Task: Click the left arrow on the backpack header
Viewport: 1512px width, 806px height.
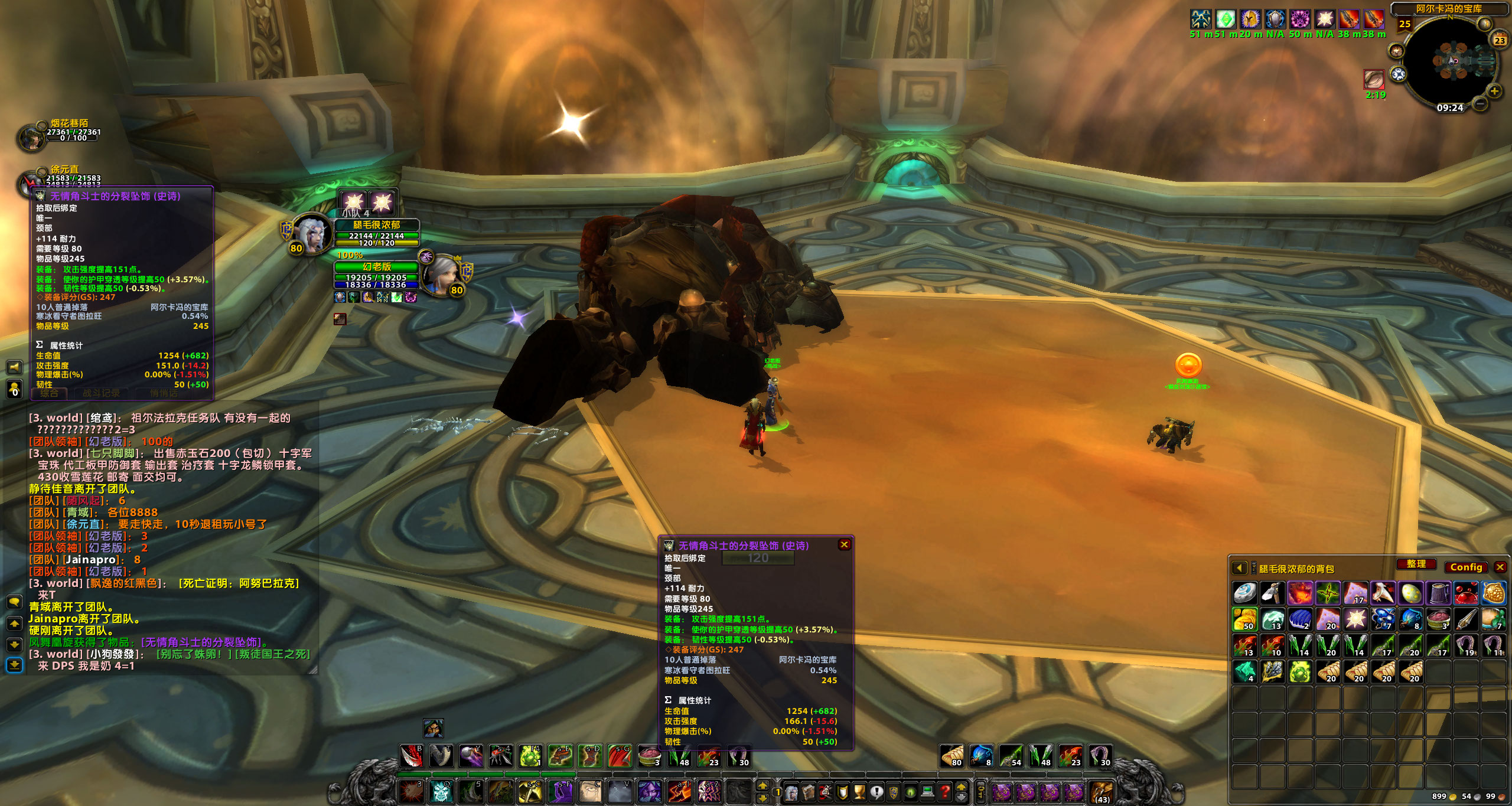Action: click(x=1240, y=568)
